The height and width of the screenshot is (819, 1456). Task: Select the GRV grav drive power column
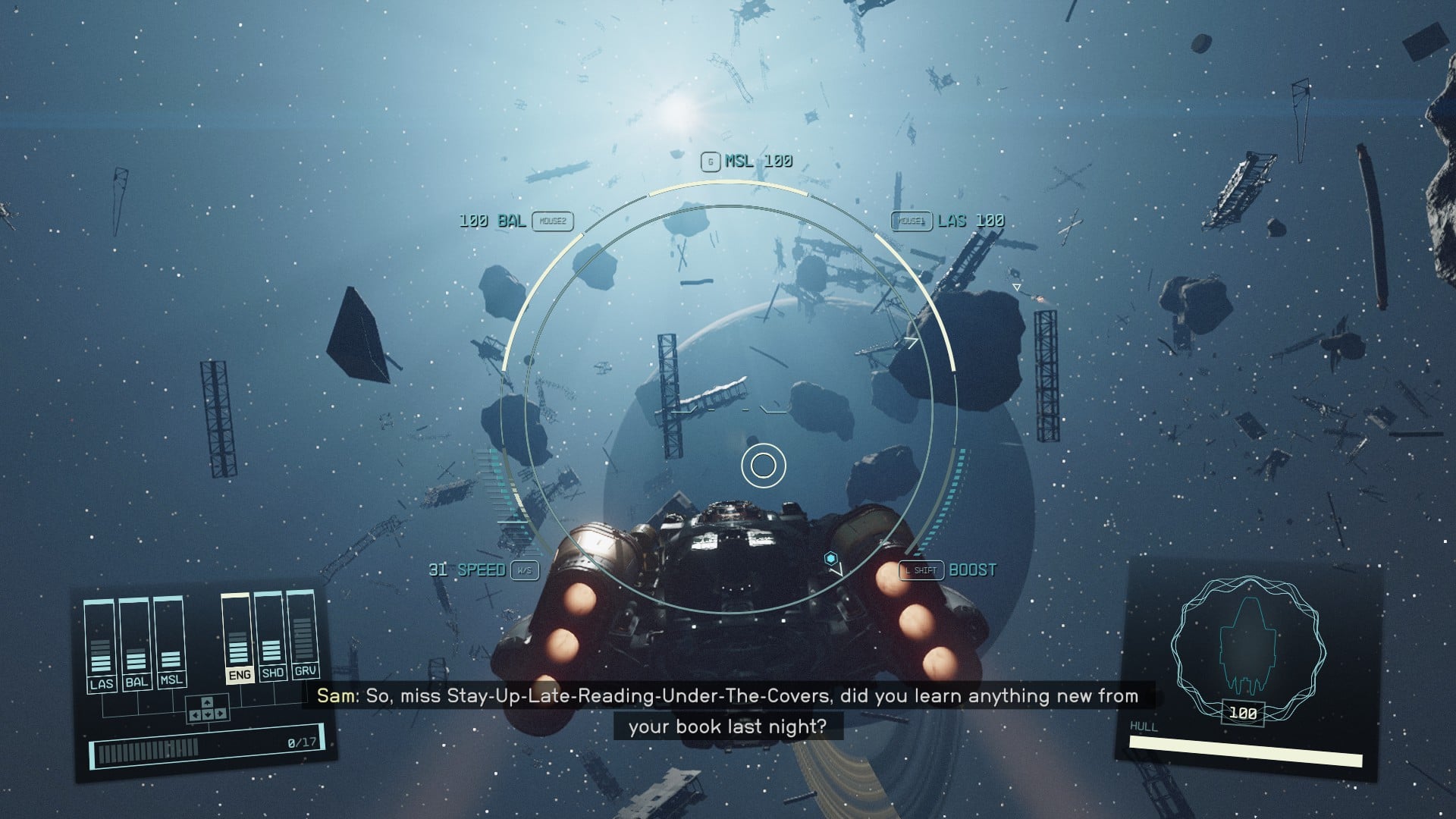pos(303,633)
